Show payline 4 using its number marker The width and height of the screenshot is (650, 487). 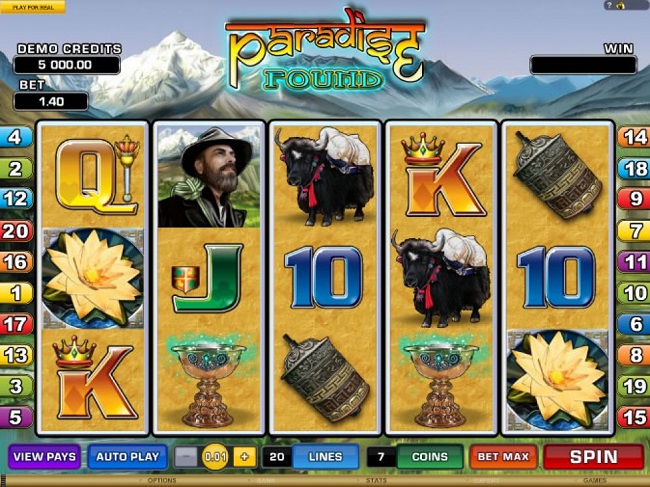tap(16, 138)
